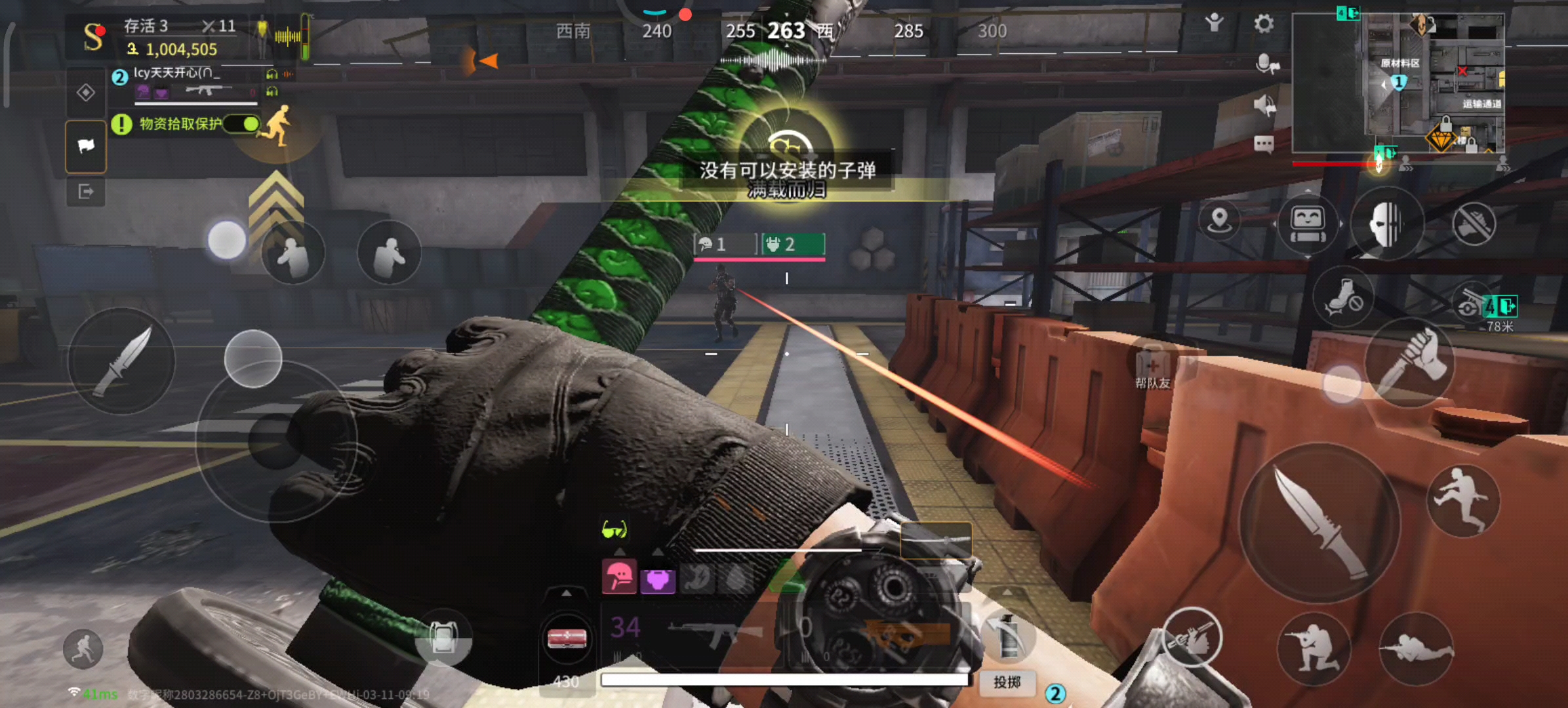Viewport: 1568px width, 708px height.
Task: Toggle the 物资拾取保护 loot protection switch
Action: [x=242, y=123]
